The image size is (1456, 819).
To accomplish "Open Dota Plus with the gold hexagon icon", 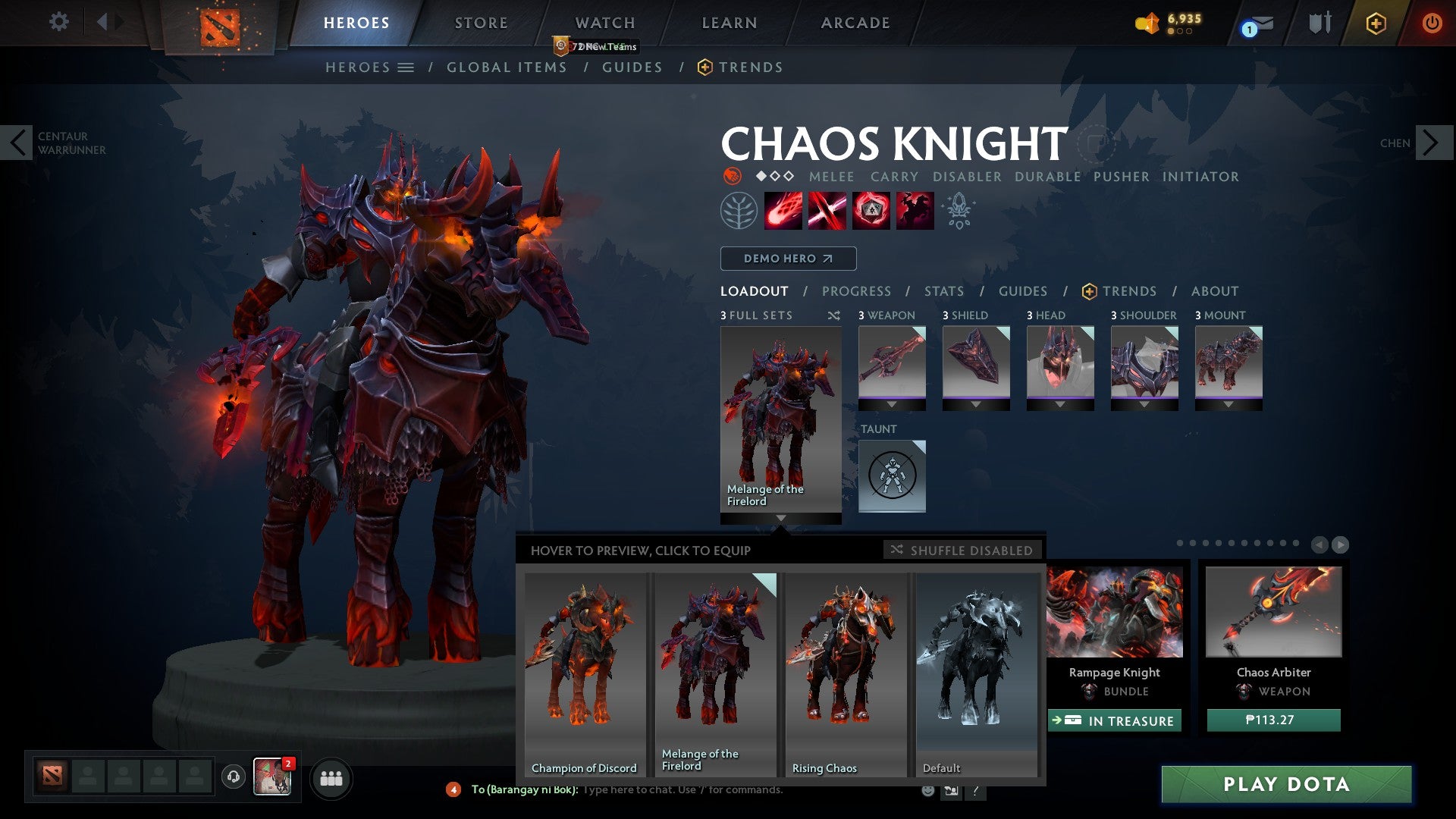I will tap(1375, 24).
